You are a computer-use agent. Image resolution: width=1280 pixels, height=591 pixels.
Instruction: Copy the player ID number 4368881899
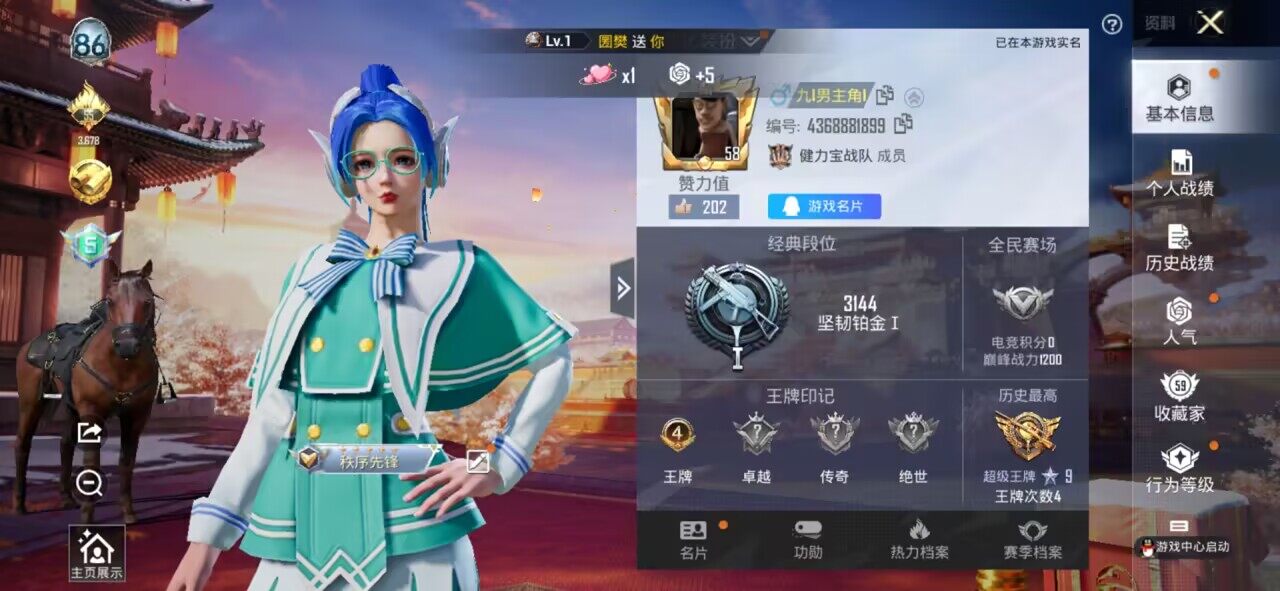click(903, 125)
